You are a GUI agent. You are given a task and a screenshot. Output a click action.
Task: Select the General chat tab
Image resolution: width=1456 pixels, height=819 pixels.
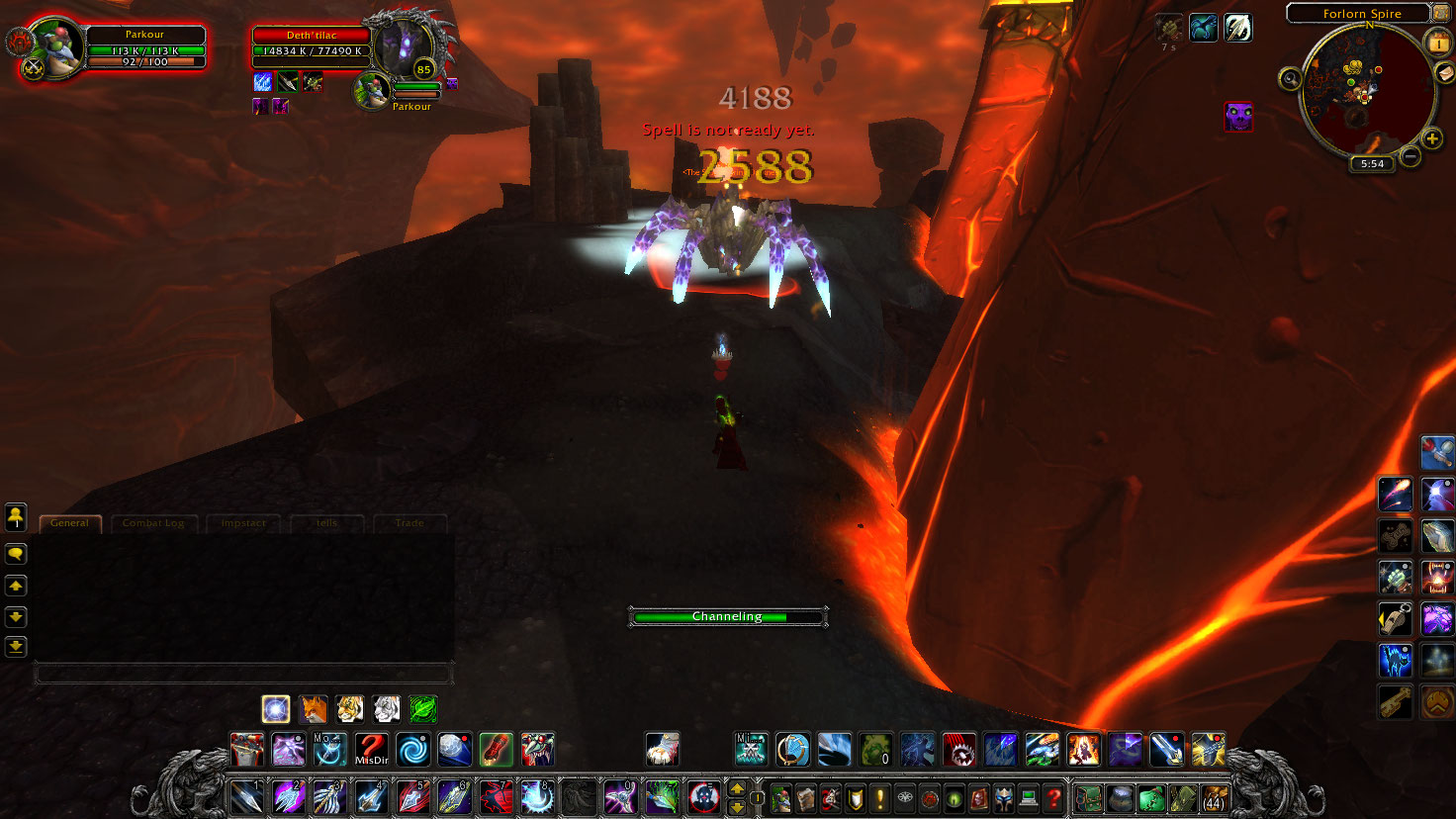[69, 523]
